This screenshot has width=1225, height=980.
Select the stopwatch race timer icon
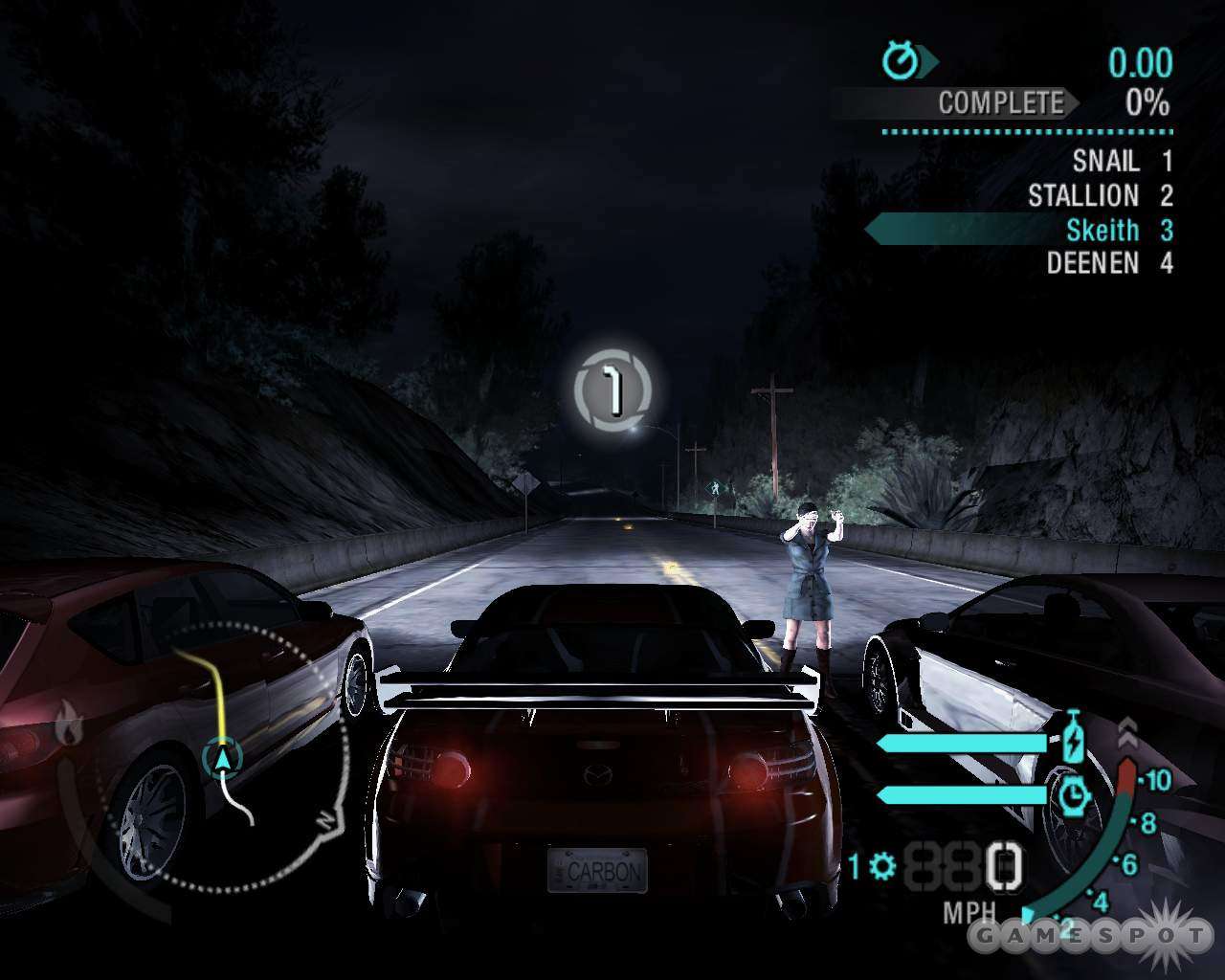pos(900,62)
